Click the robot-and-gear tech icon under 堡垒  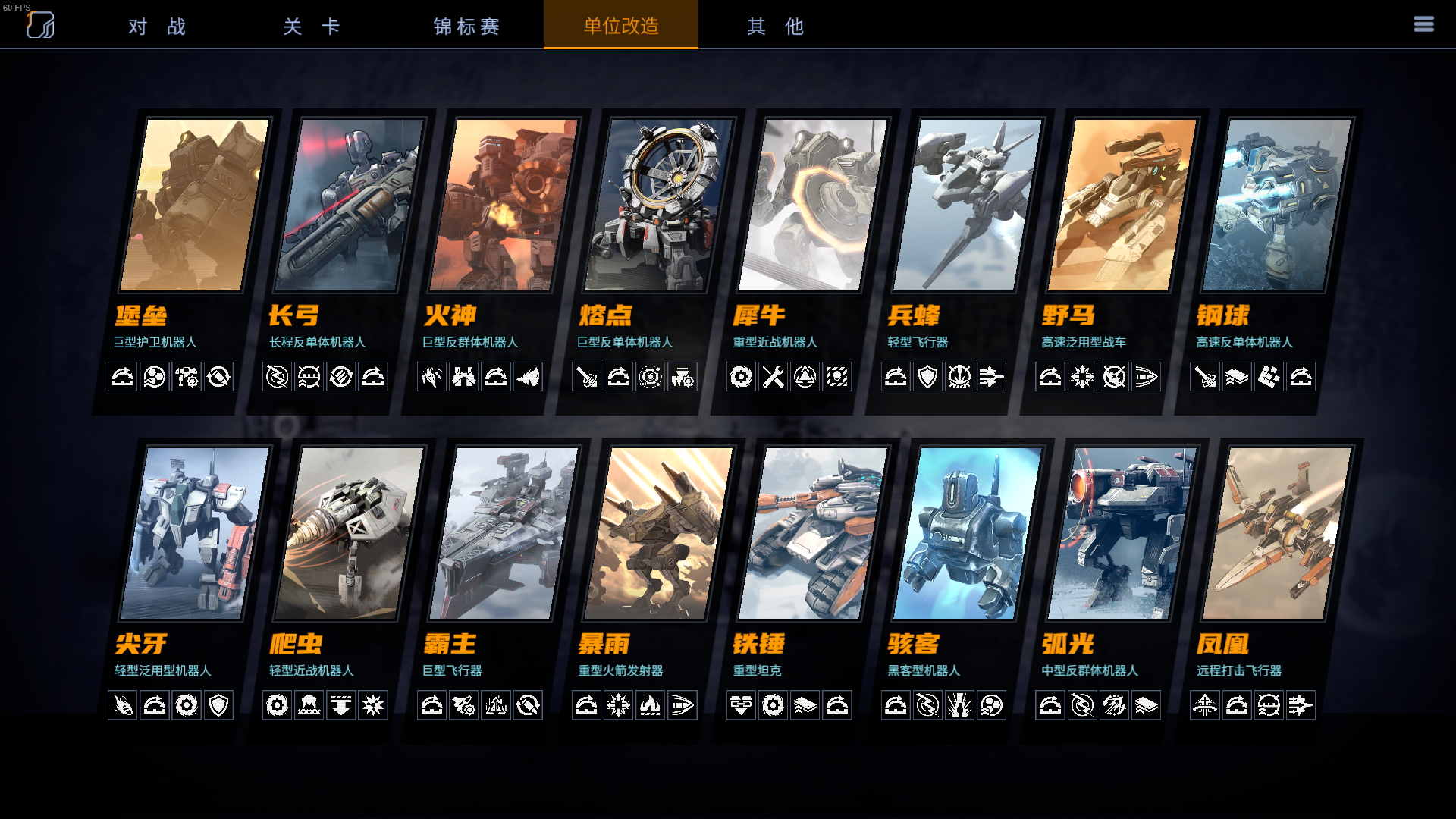coord(187,377)
